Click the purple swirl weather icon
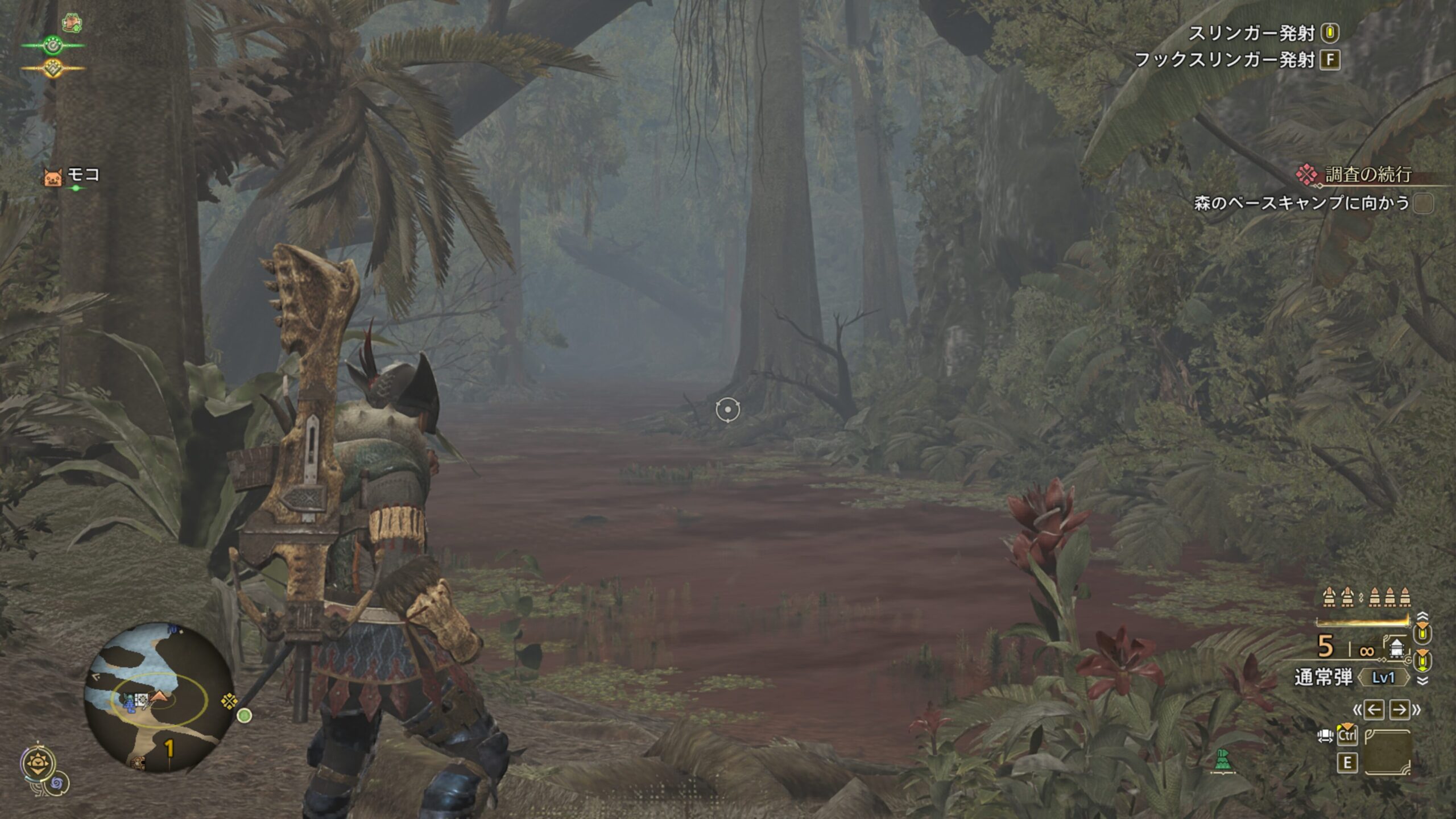1456x819 pixels. pyautogui.click(x=57, y=785)
